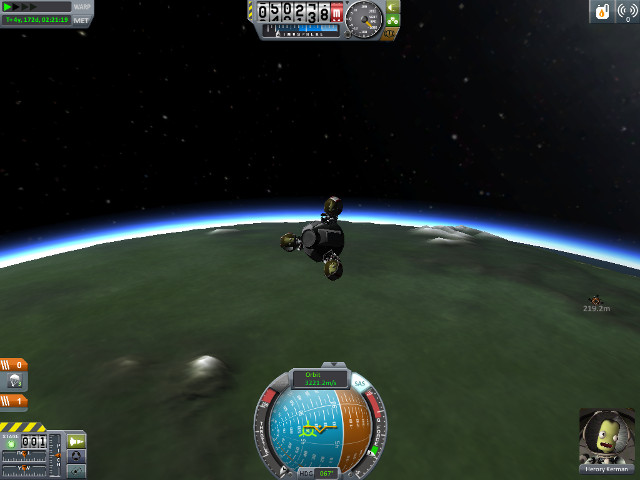
Task: Toggle the RCS indicator on the navball
Action: pos(281,383)
